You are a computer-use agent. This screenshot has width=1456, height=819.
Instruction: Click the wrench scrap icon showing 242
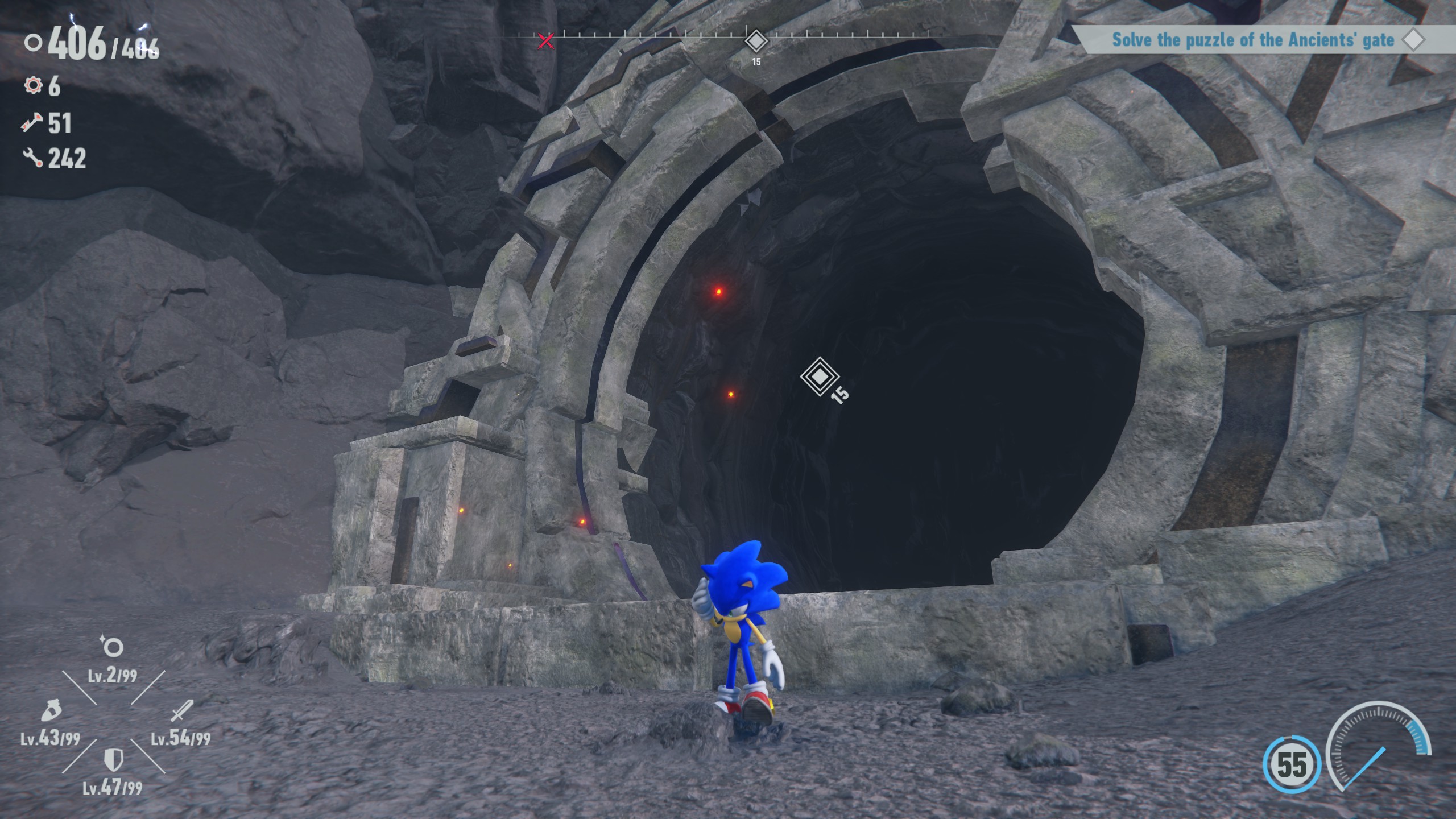(33, 158)
